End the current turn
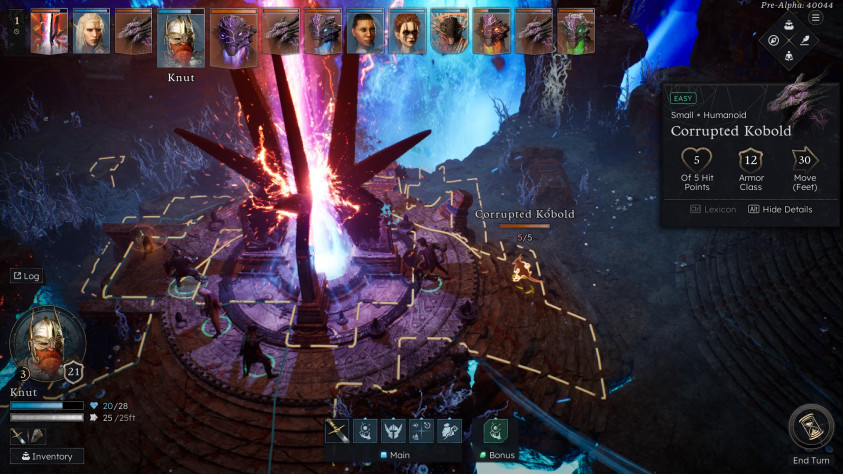The width and height of the screenshot is (843, 474). pos(810,428)
